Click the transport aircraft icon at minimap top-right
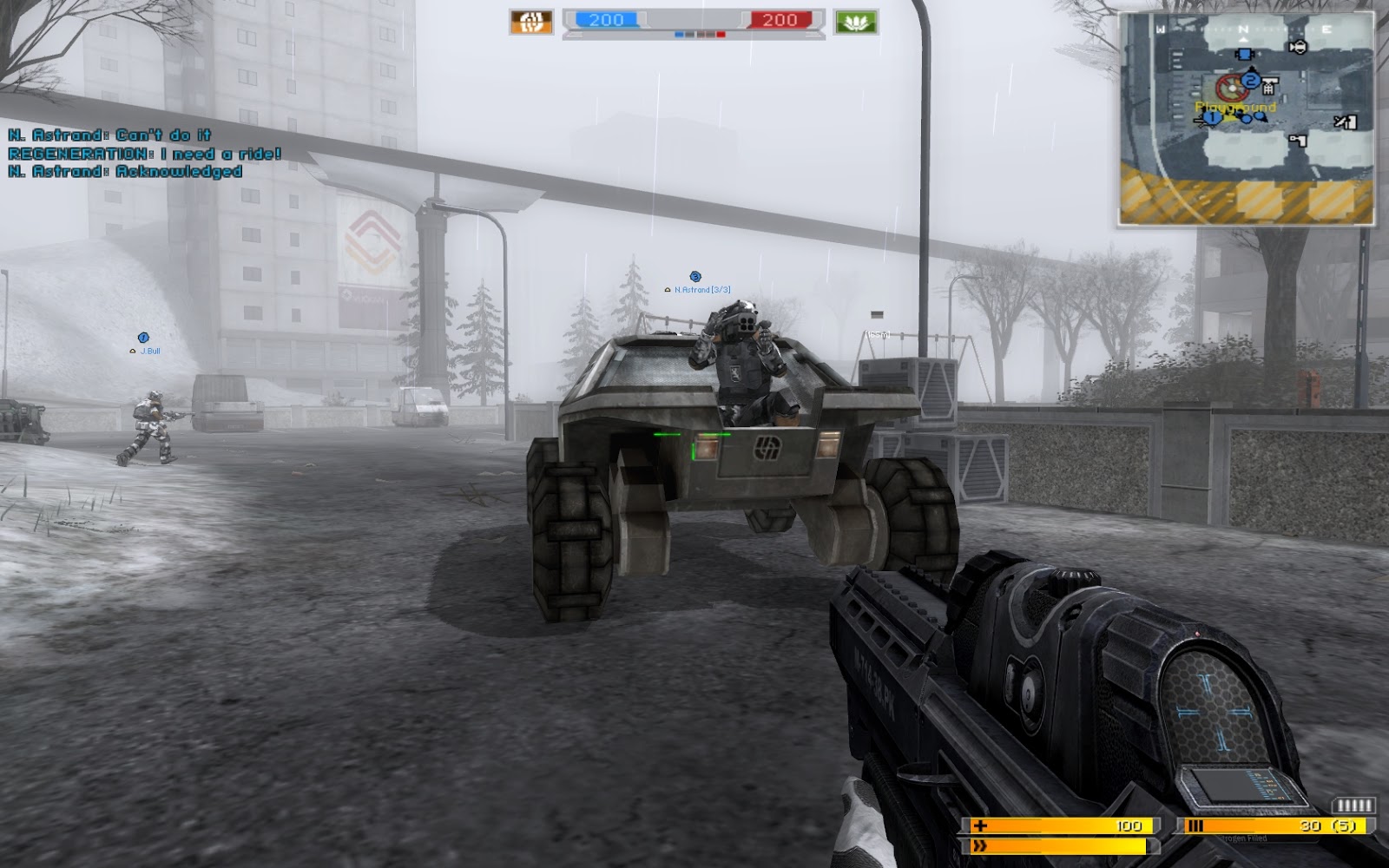Viewport: 1389px width, 868px height. click(x=1300, y=47)
